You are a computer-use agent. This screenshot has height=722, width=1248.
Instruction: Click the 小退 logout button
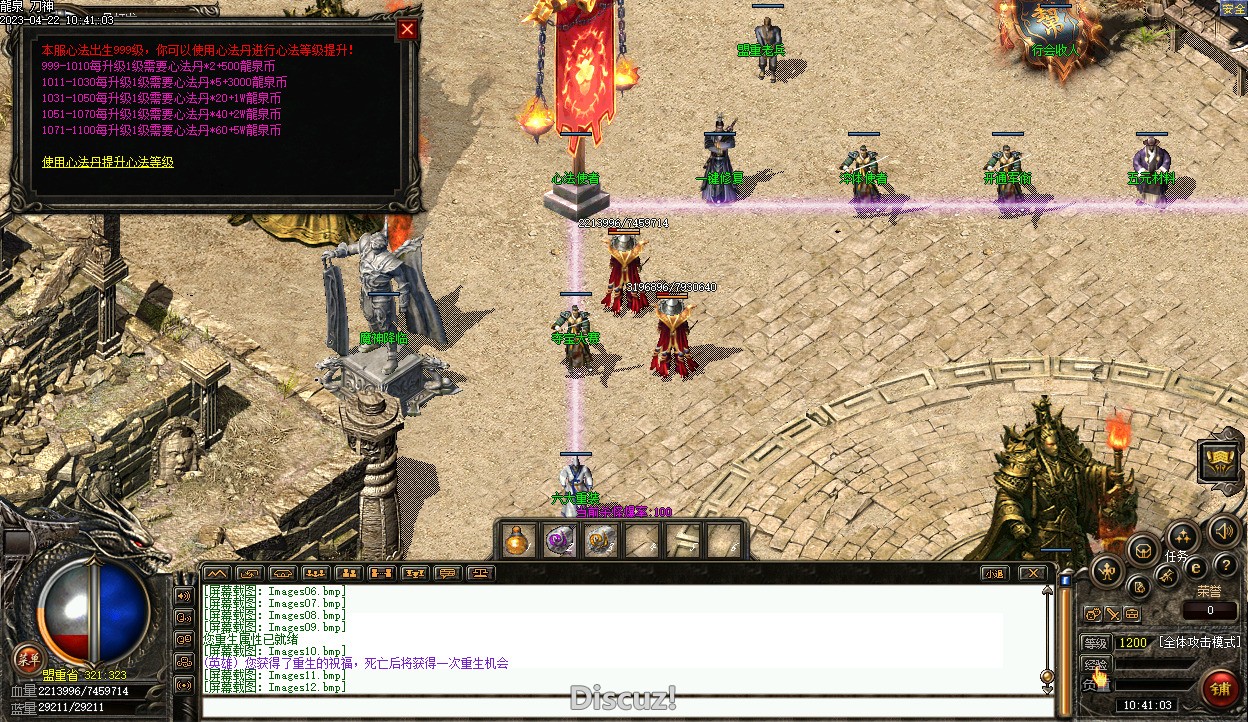(994, 574)
